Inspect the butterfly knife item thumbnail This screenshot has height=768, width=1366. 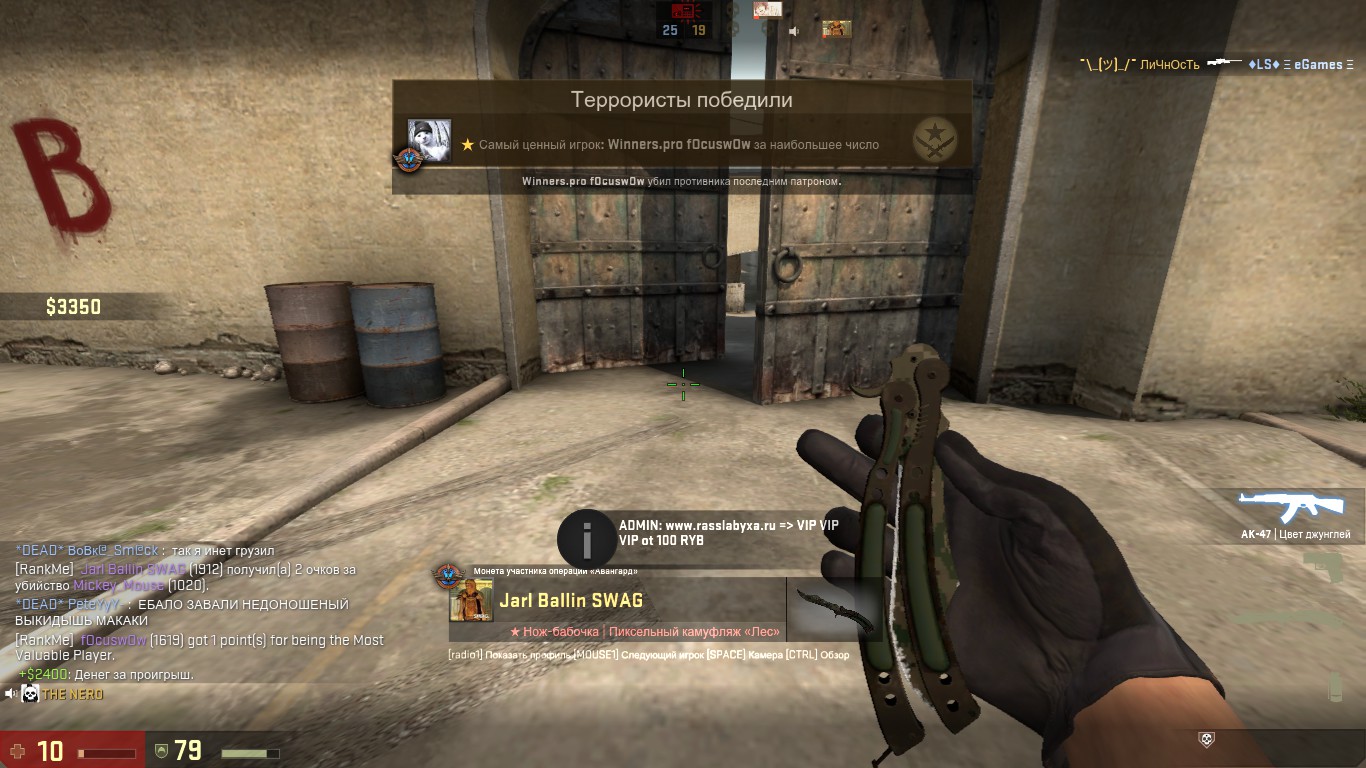tap(833, 608)
